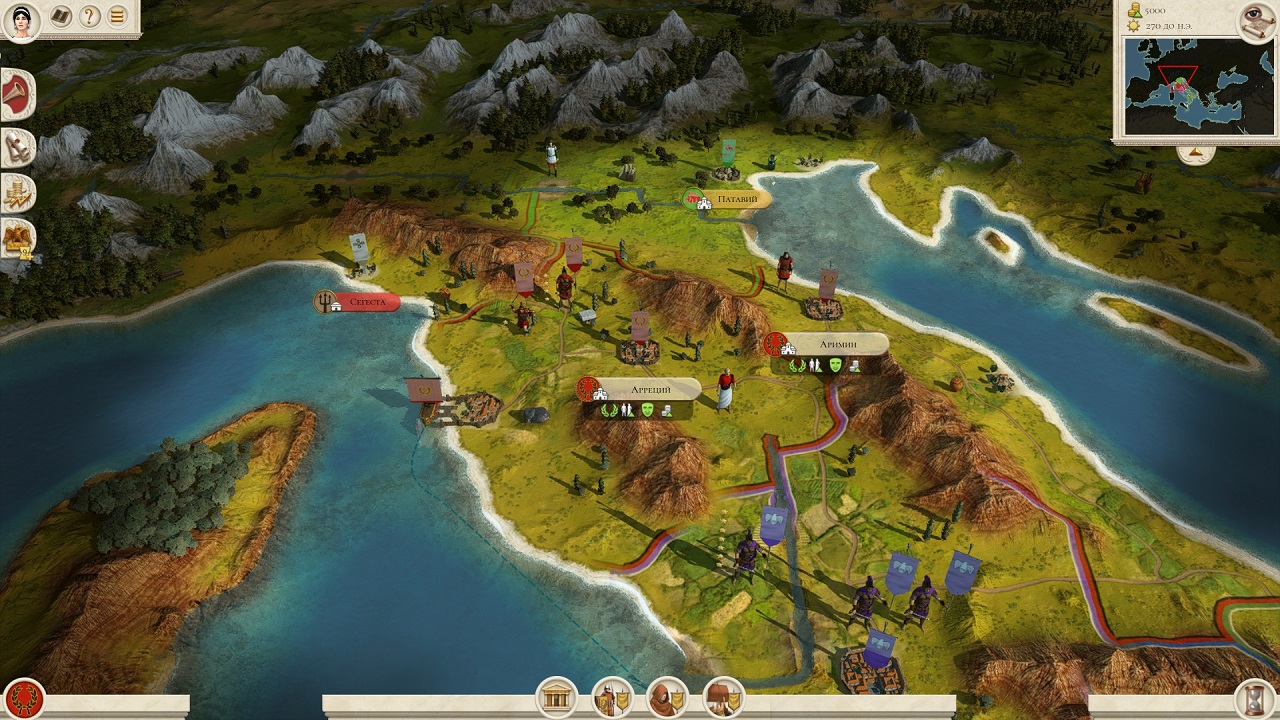Open the golden eagle faction panel
The width and height of the screenshot is (1280, 720).
click(x=17, y=237)
